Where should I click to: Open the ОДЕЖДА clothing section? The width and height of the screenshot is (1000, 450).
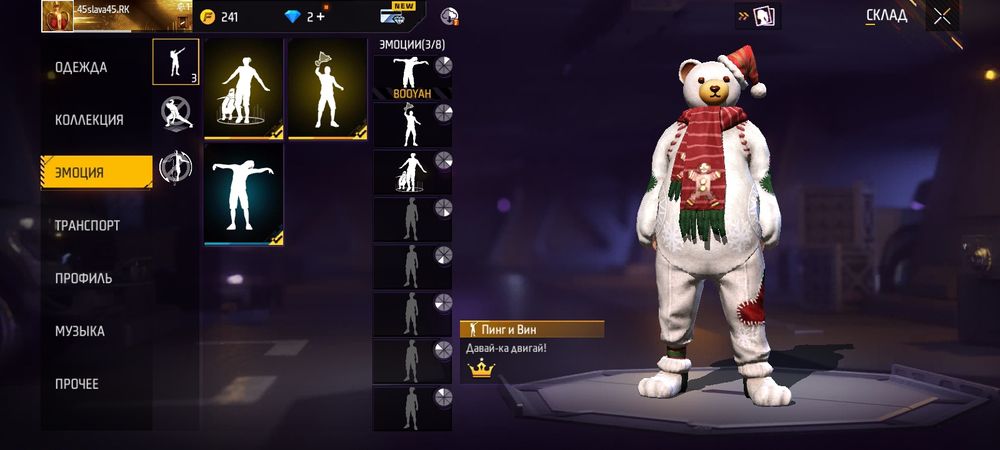(x=81, y=68)
